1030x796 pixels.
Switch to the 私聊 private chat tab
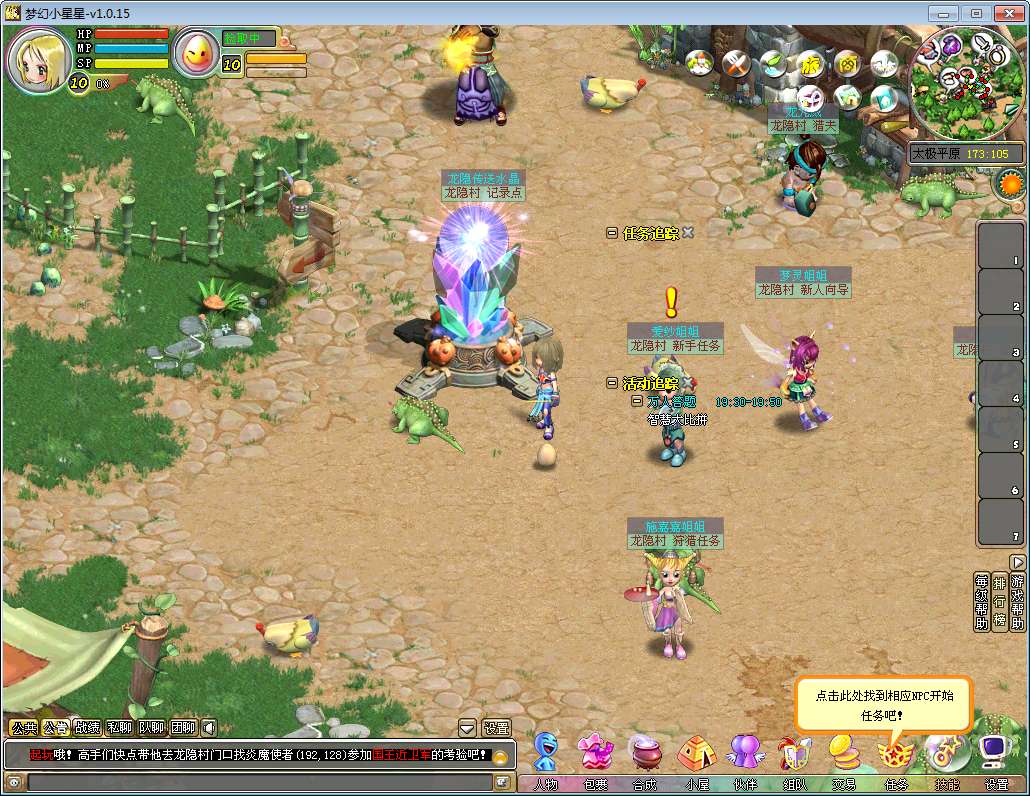coord(119,728)
